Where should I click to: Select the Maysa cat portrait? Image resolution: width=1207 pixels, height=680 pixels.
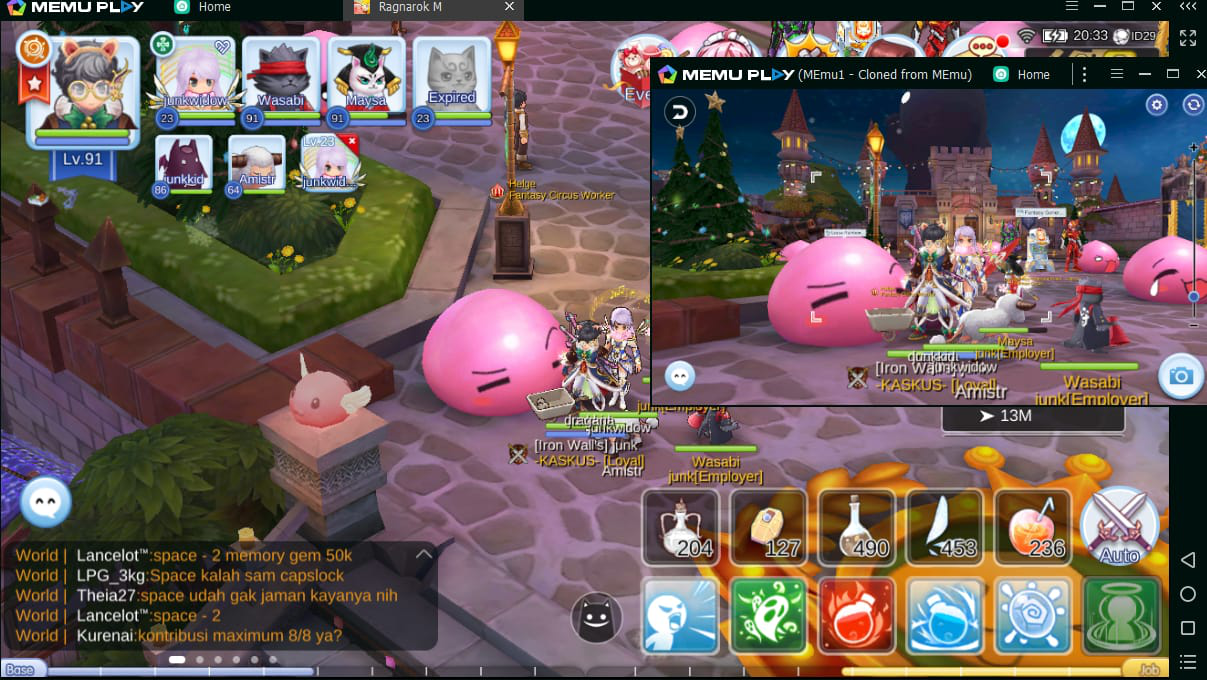pos(366,78)
